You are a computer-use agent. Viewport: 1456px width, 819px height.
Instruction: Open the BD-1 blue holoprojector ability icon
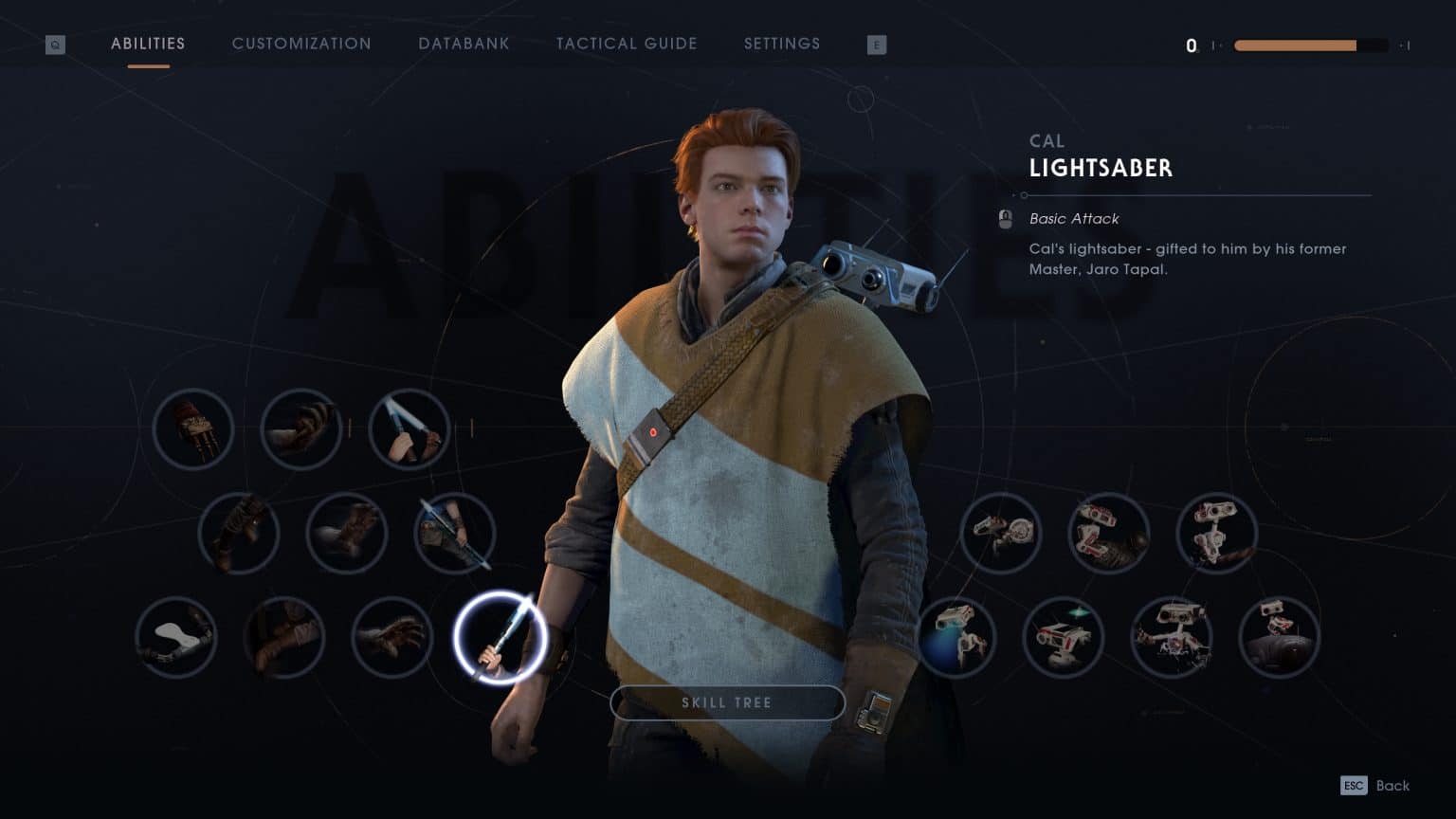[955, 638]
